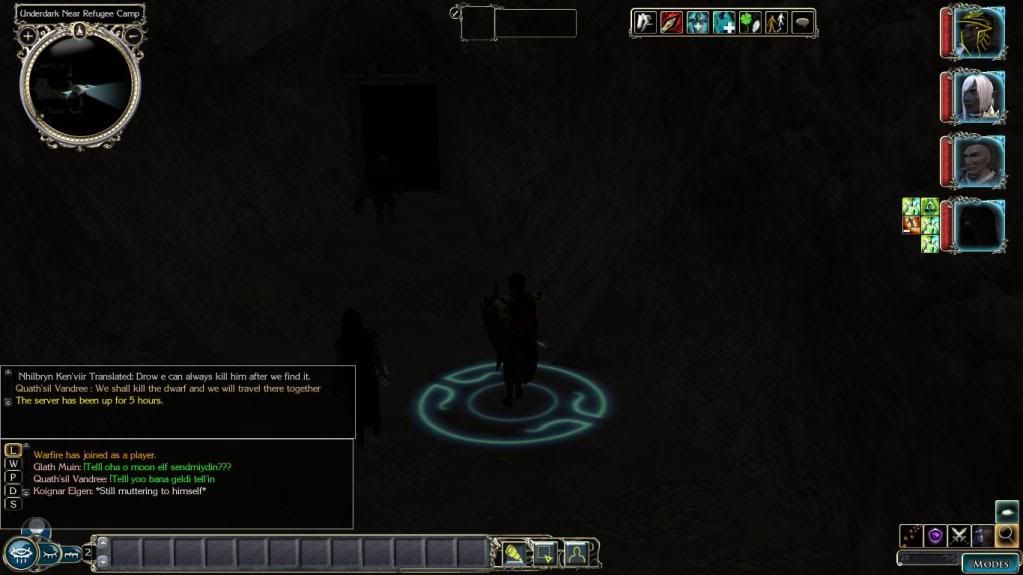The width and height of the screenshot is (1023, 575).
Task: Select the gold-masked party member portrait
Action: pyautogui.click(x=978, y=33)
